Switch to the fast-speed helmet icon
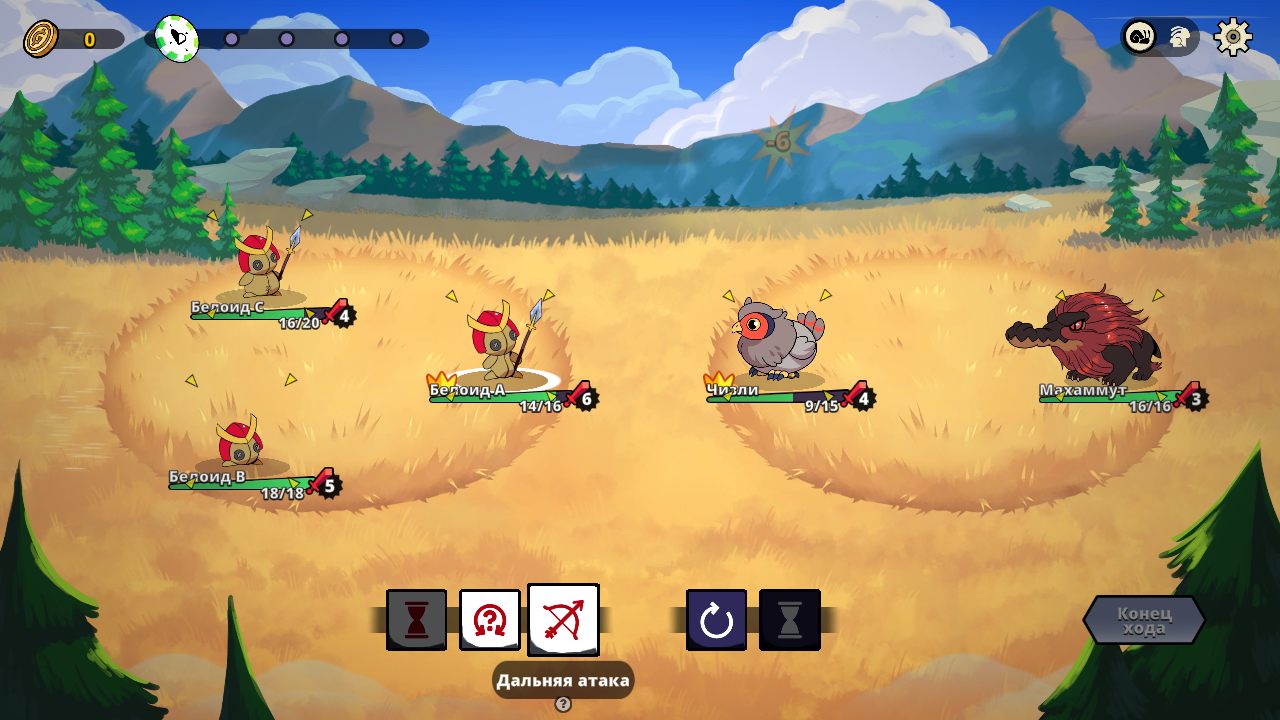The image size is (1280, 720). [x=1180, y=38]
